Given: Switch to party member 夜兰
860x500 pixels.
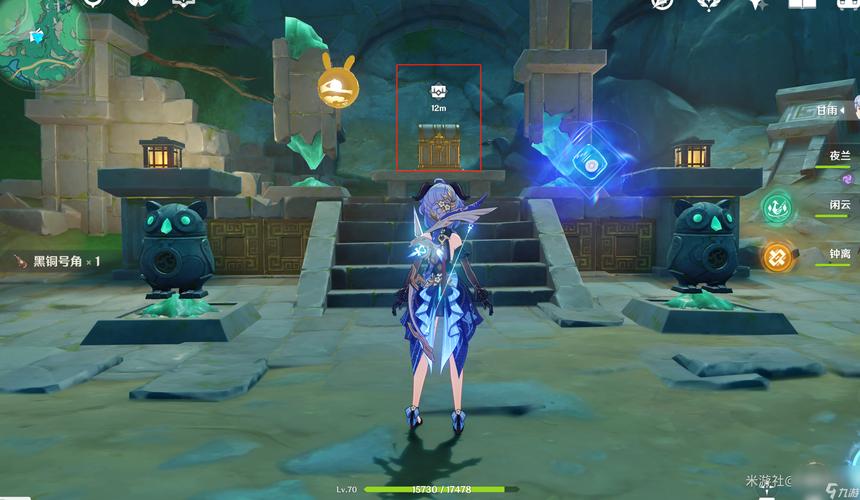Looking at the screenshot, I should (838, 156).
